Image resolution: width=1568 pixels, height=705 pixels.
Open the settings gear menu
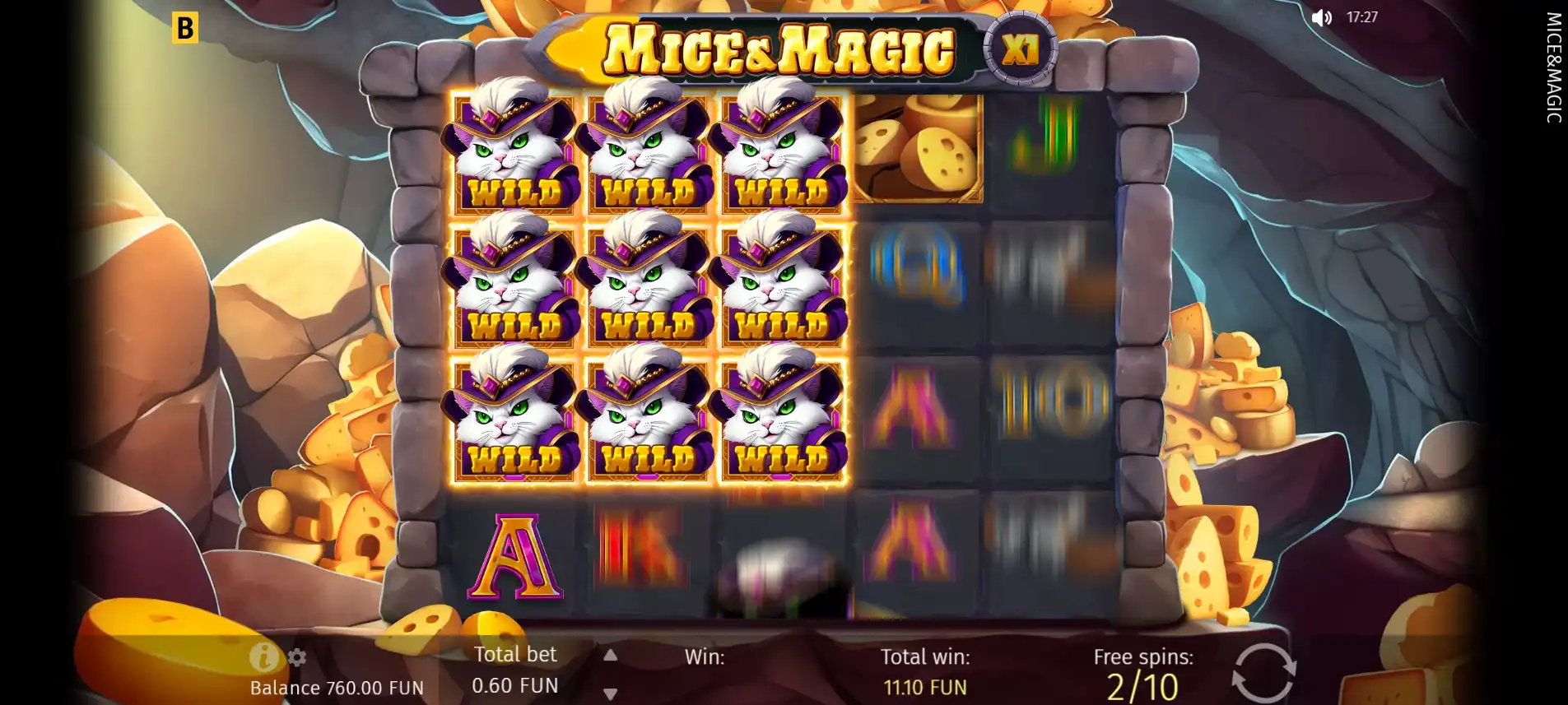pyautogui.click(x=298, y=656)
